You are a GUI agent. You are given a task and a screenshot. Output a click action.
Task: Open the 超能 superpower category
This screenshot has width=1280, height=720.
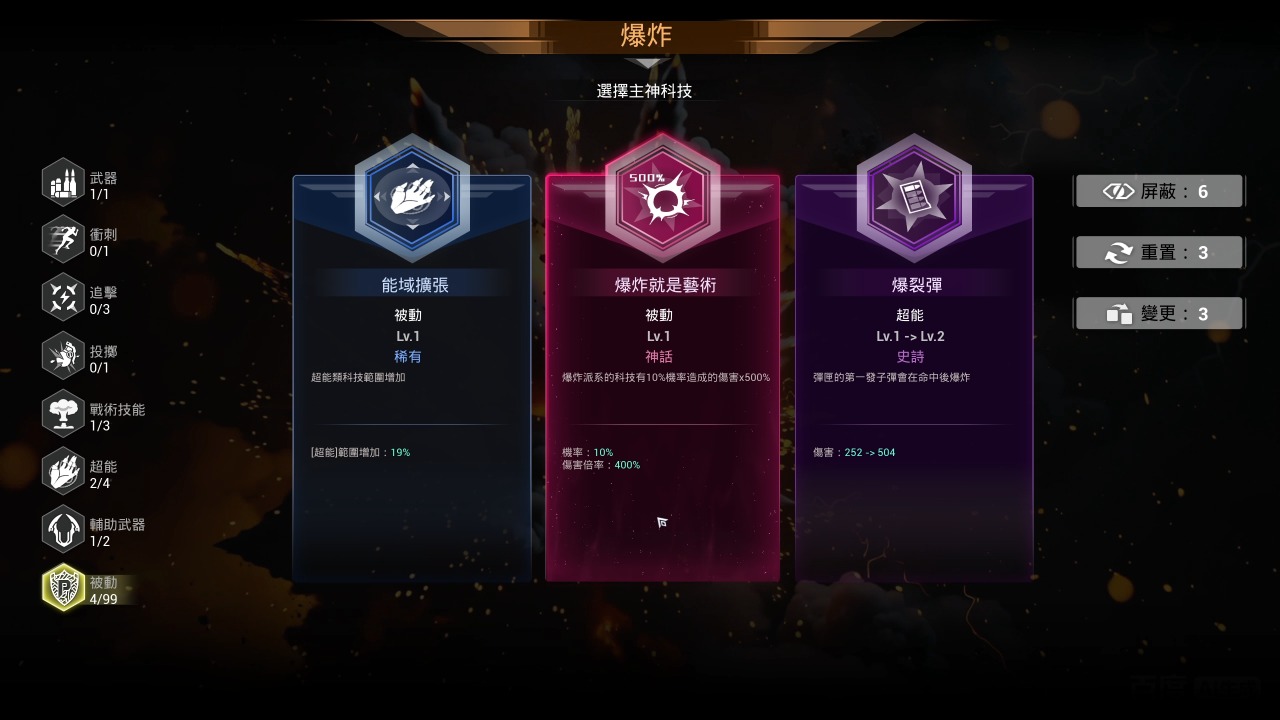click(64, 472)
